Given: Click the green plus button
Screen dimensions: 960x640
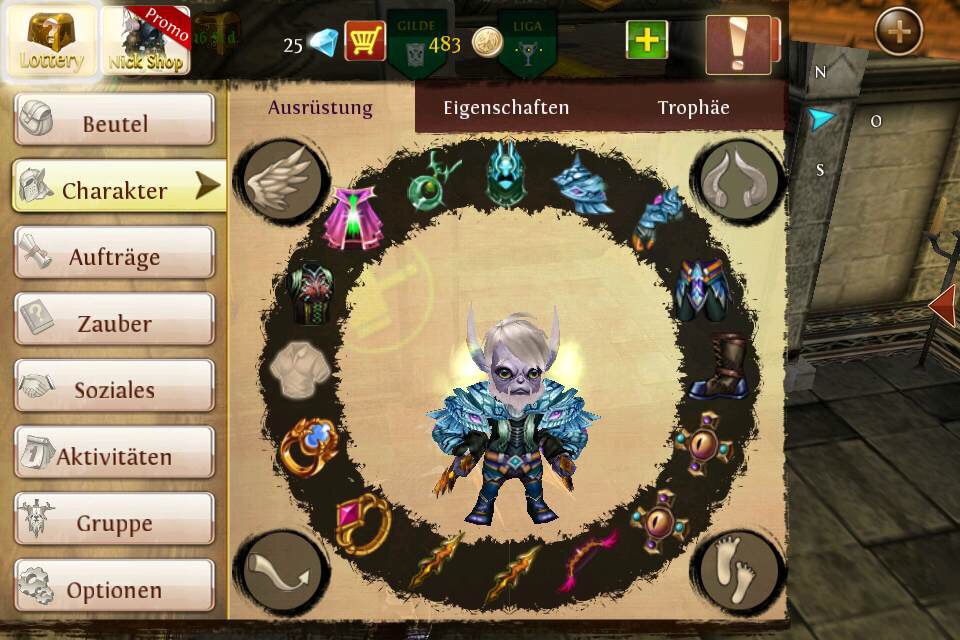Looking at the screenshot, I should [647, 40].
